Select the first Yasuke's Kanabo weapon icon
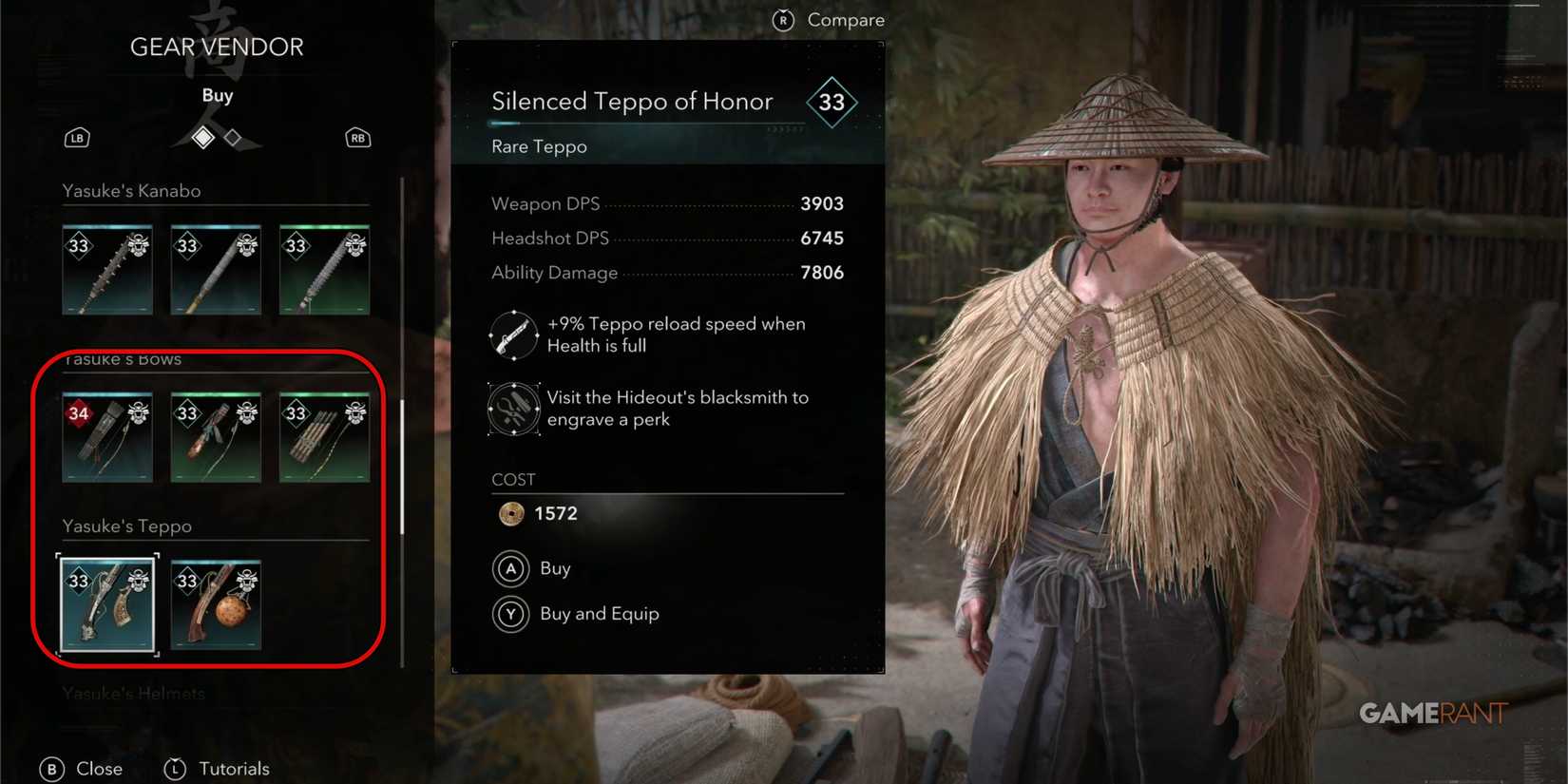The image size is (1568, 784). 106,269
